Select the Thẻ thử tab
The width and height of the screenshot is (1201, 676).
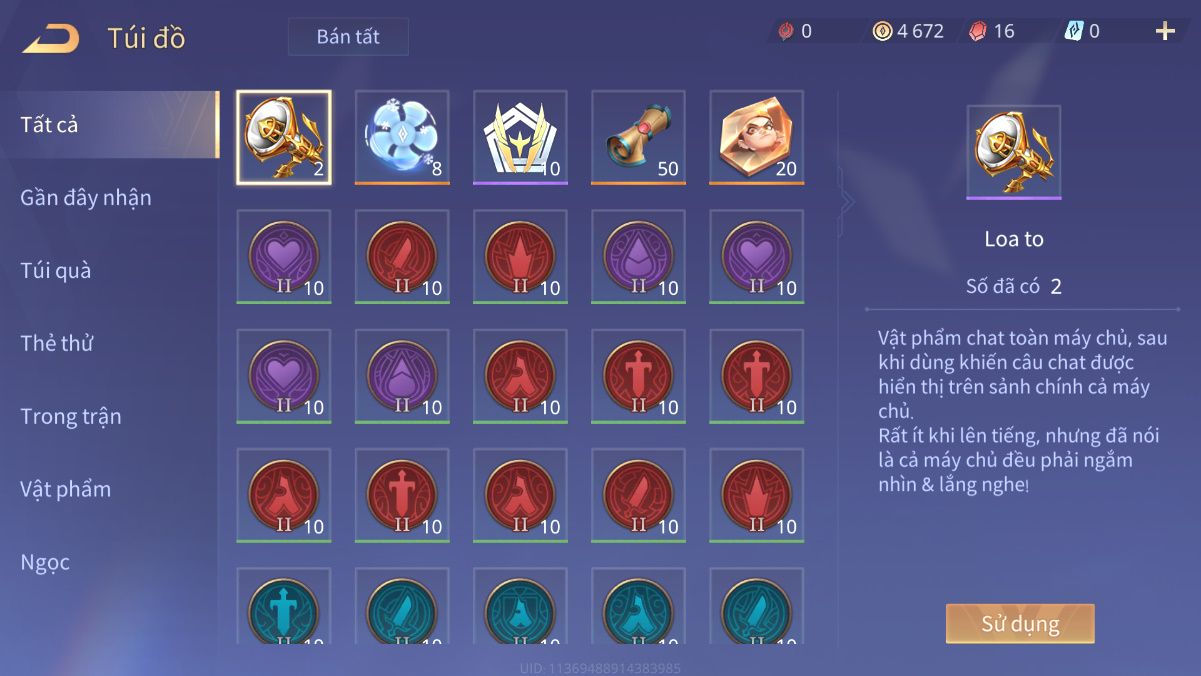(x=57, y=344)
